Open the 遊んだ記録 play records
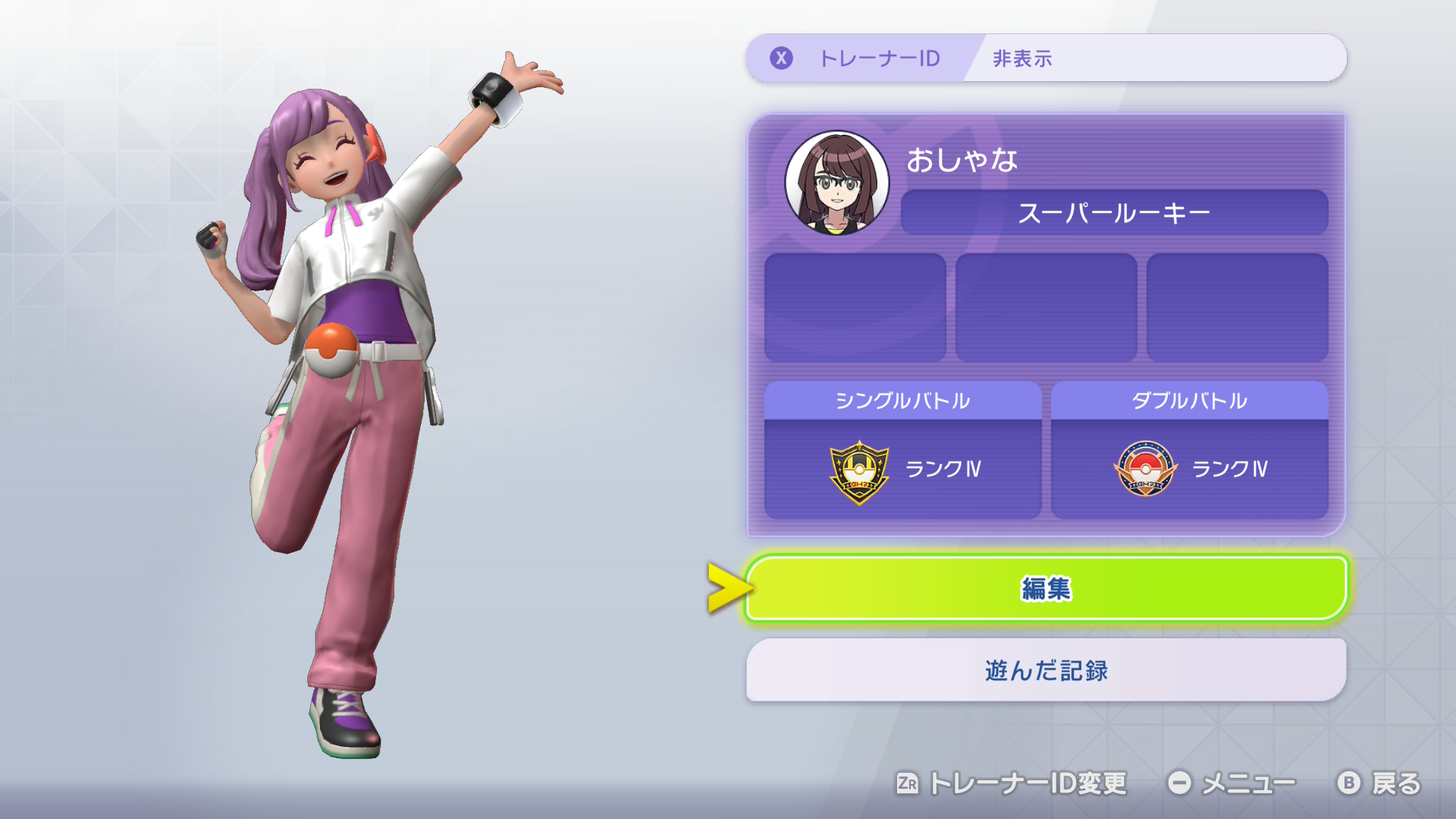Image resolution: width=1456 pixels, height=819 pixels. click(x=1046, y=670)
